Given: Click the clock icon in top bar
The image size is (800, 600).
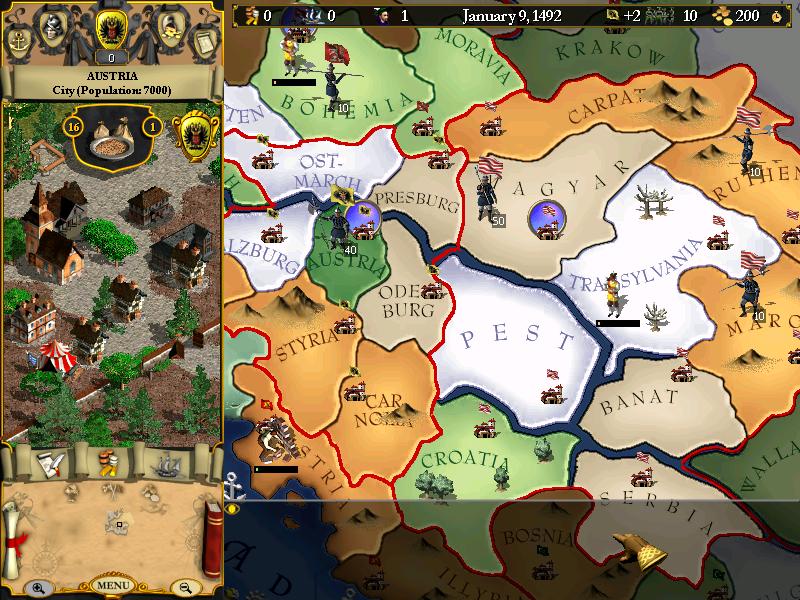Looking at the screenshot, I should pos(777,16).
